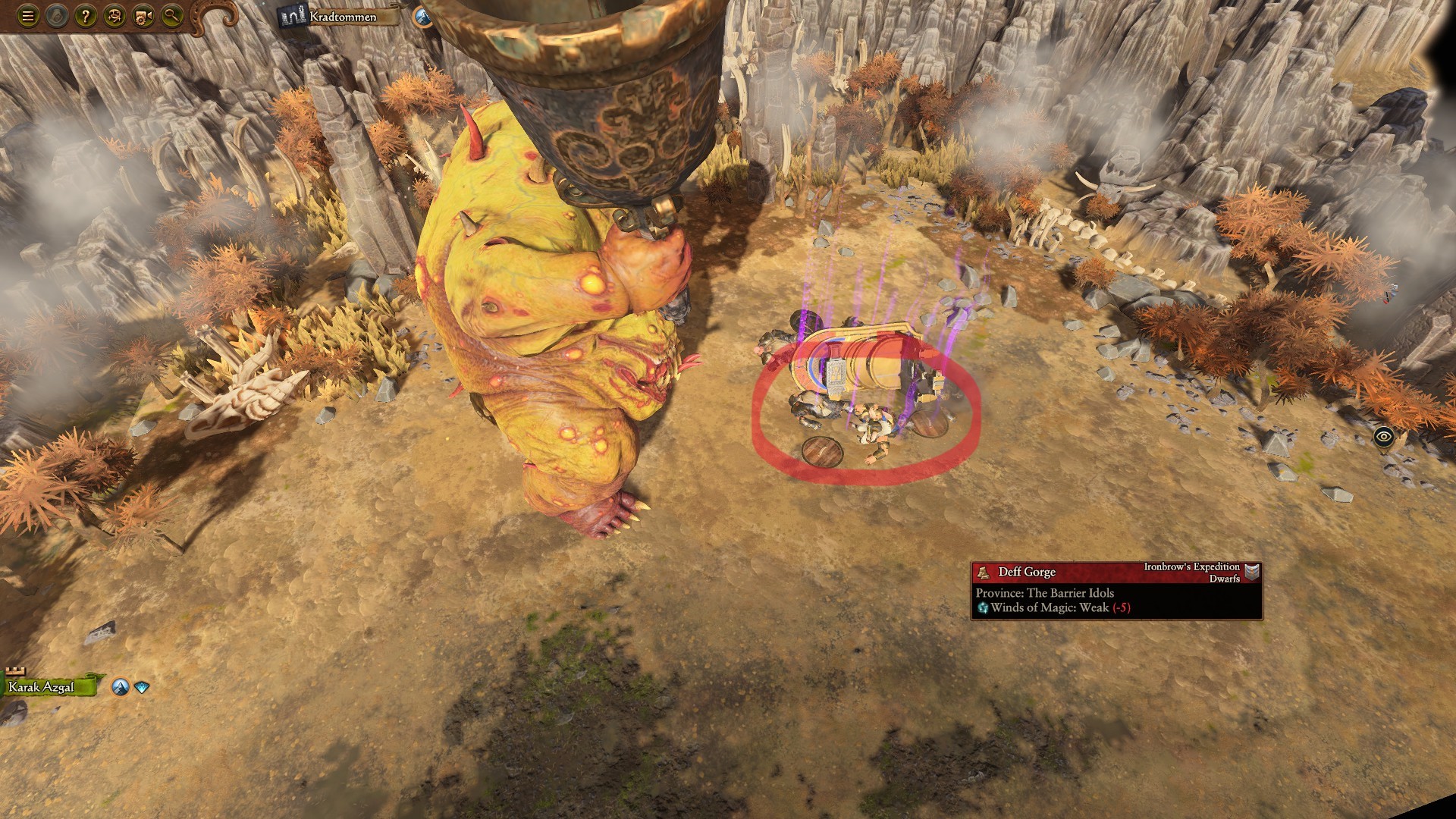Click the mountain icon beside Karak Azgal

point(119,686)
